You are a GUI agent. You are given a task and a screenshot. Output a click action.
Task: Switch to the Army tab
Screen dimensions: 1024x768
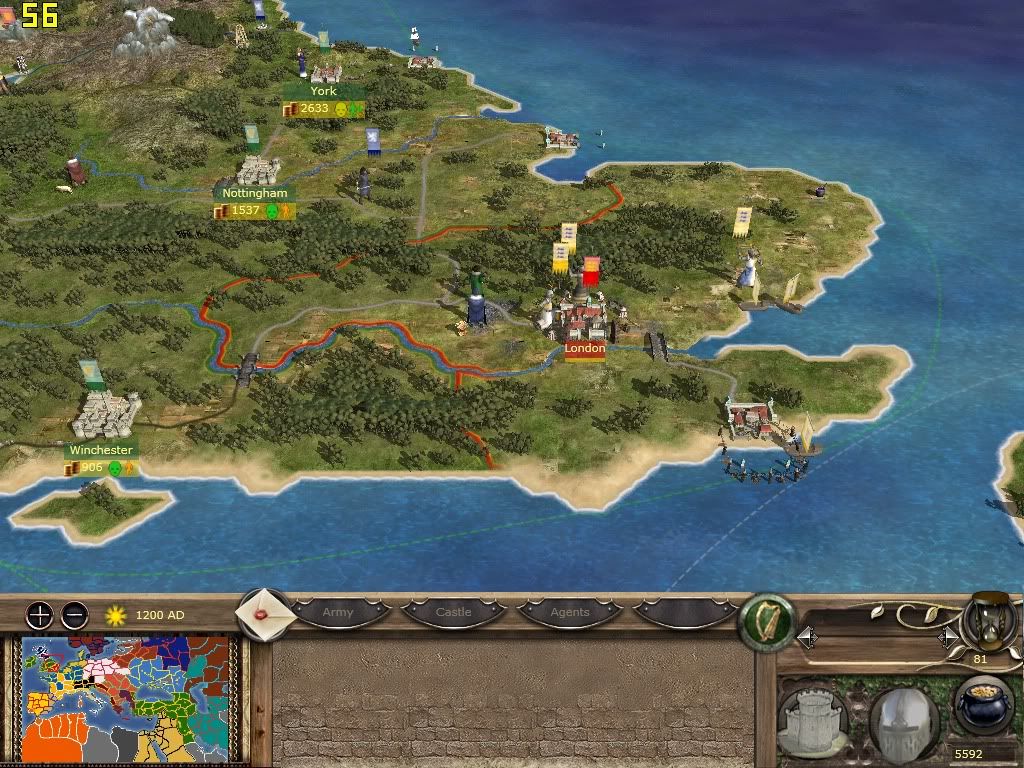click(338, 612)
